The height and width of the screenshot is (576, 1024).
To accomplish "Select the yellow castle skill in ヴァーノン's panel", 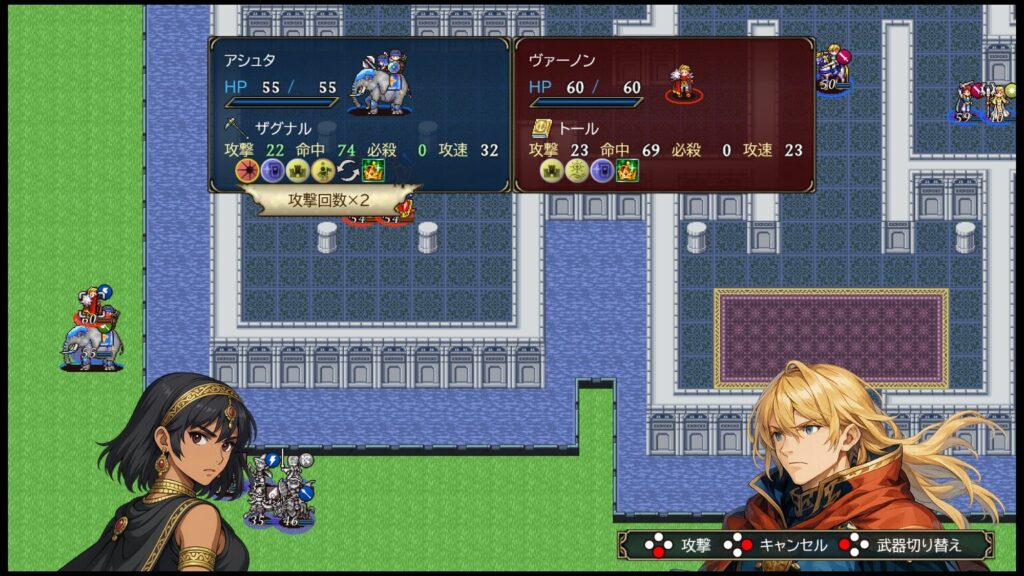I will point(552,171).
